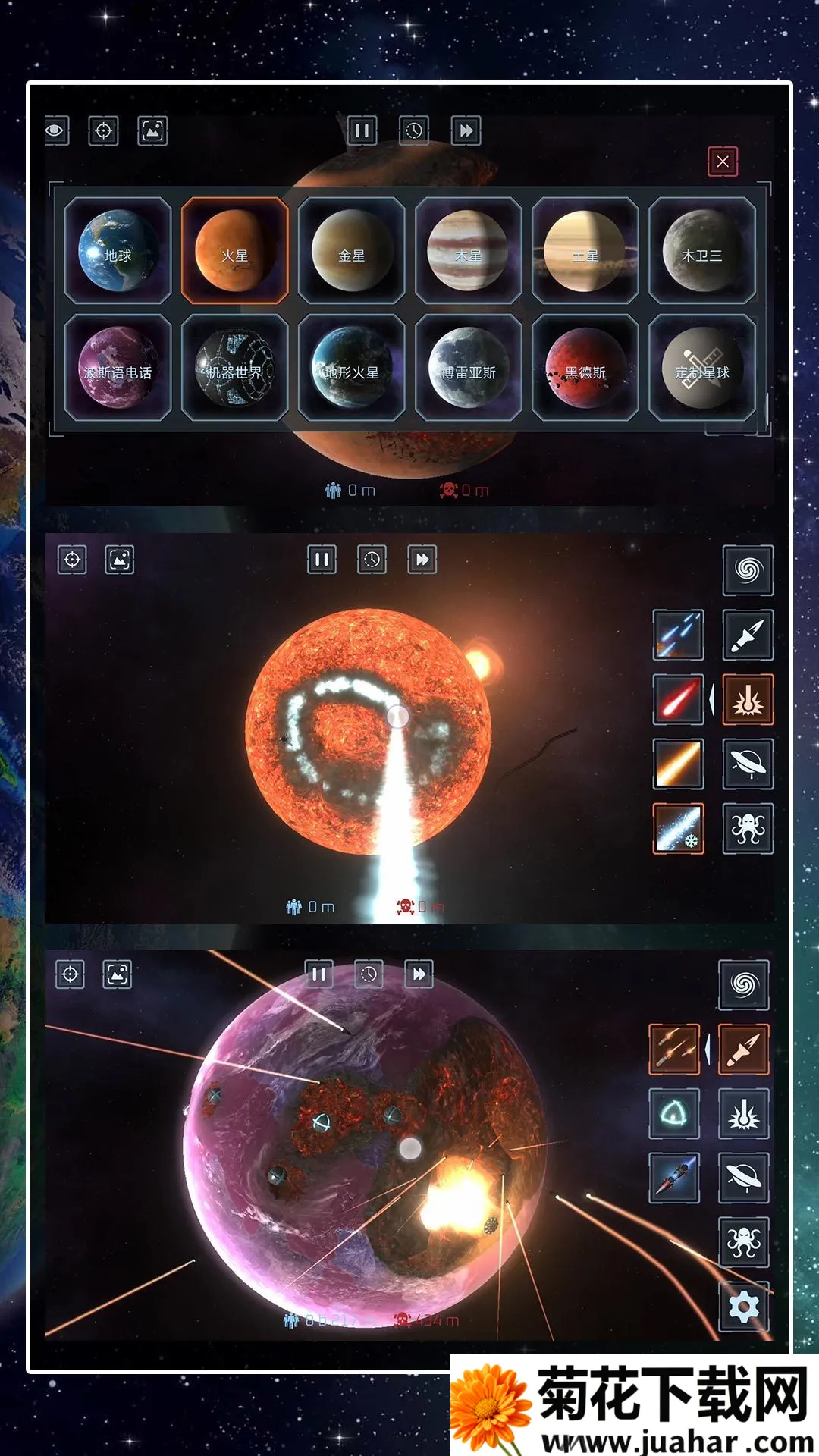Activate the freeze ray with snowflake
Viewport: 819px width, 1456px height.
678,828
